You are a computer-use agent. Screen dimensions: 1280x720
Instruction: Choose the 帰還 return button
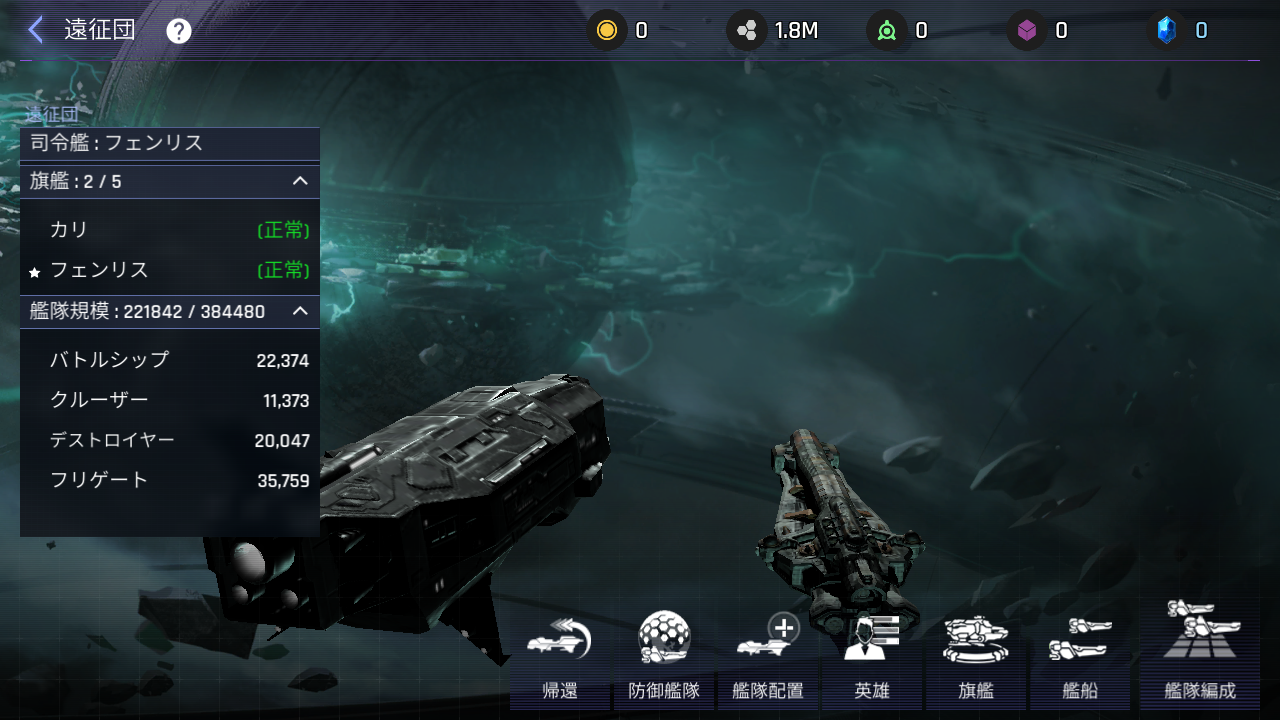pos(560,656)
